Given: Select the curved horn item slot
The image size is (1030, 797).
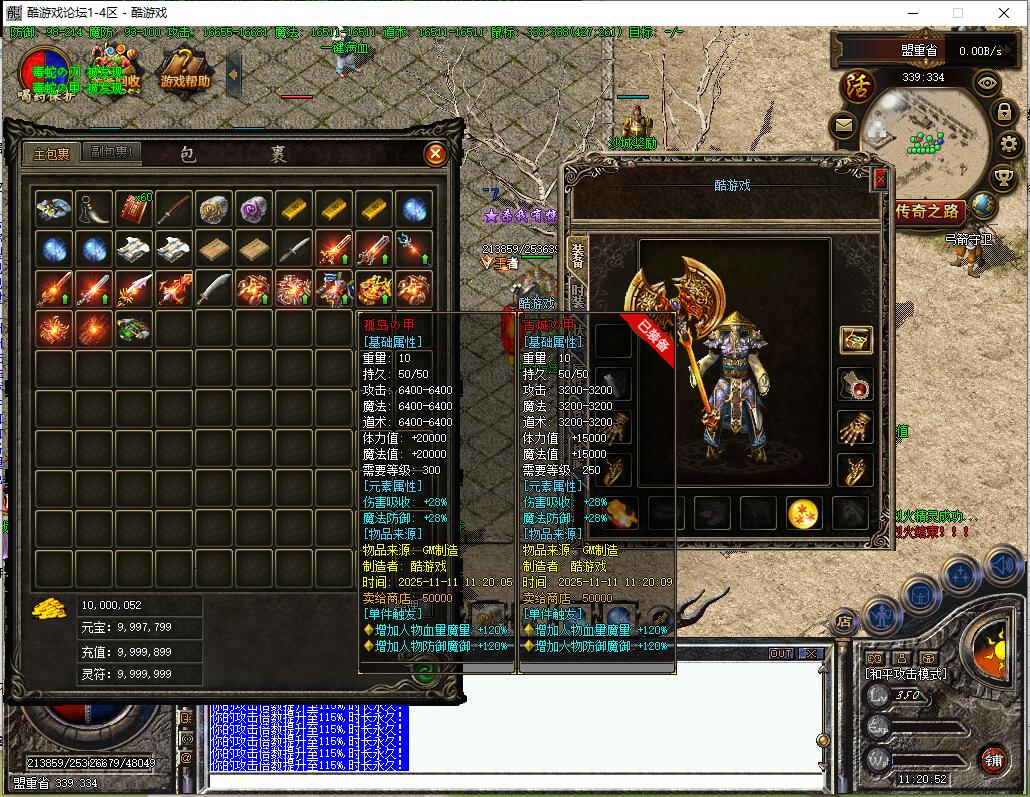Looking at the screenshot, I should (x=94, y=209).
